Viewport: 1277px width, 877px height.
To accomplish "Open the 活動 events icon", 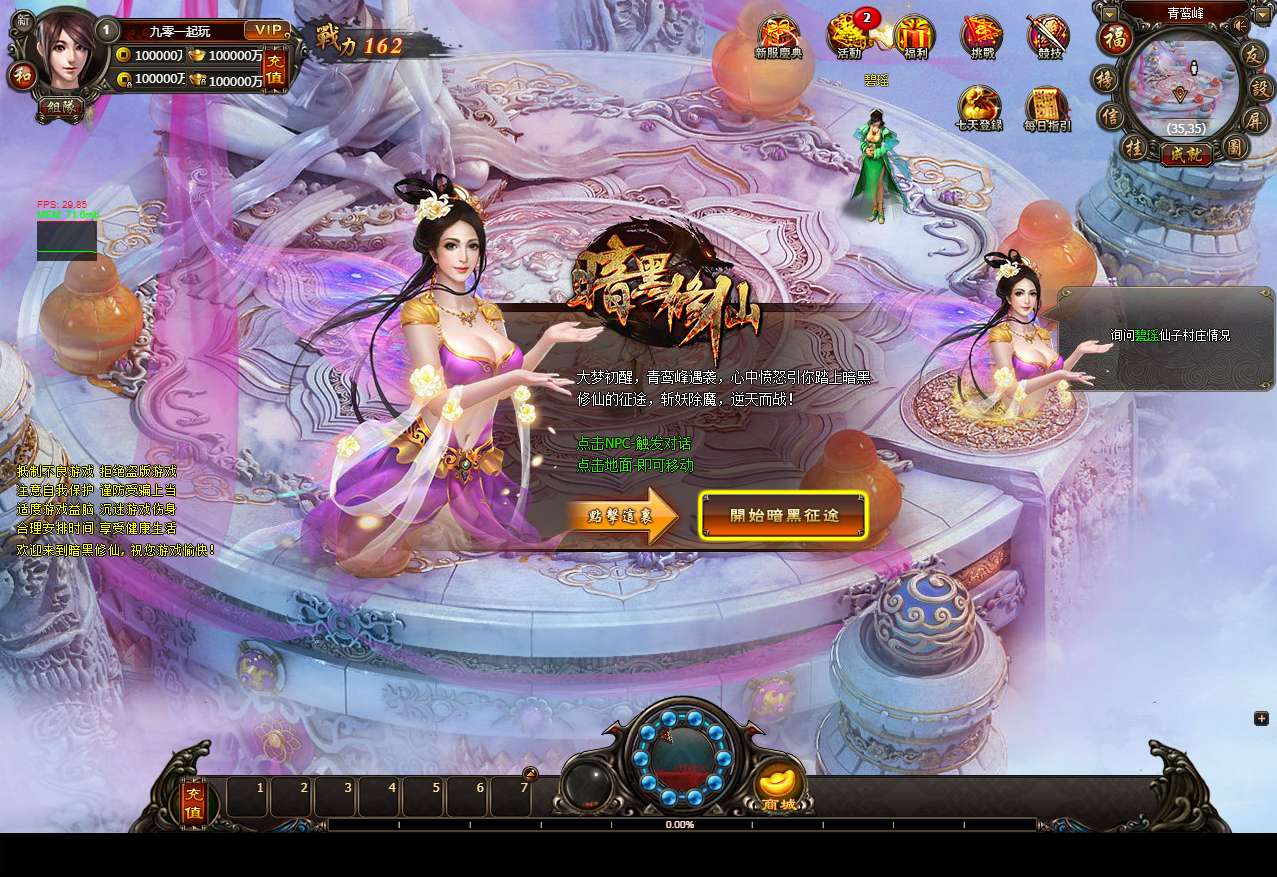I will pyautogui.click(x=849, y=37).
